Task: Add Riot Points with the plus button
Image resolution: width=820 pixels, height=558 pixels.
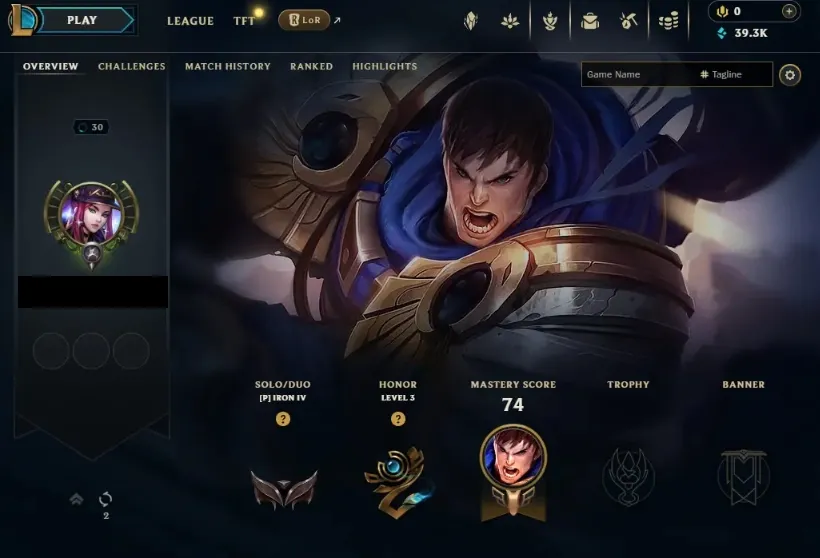Action: (789, 12)
